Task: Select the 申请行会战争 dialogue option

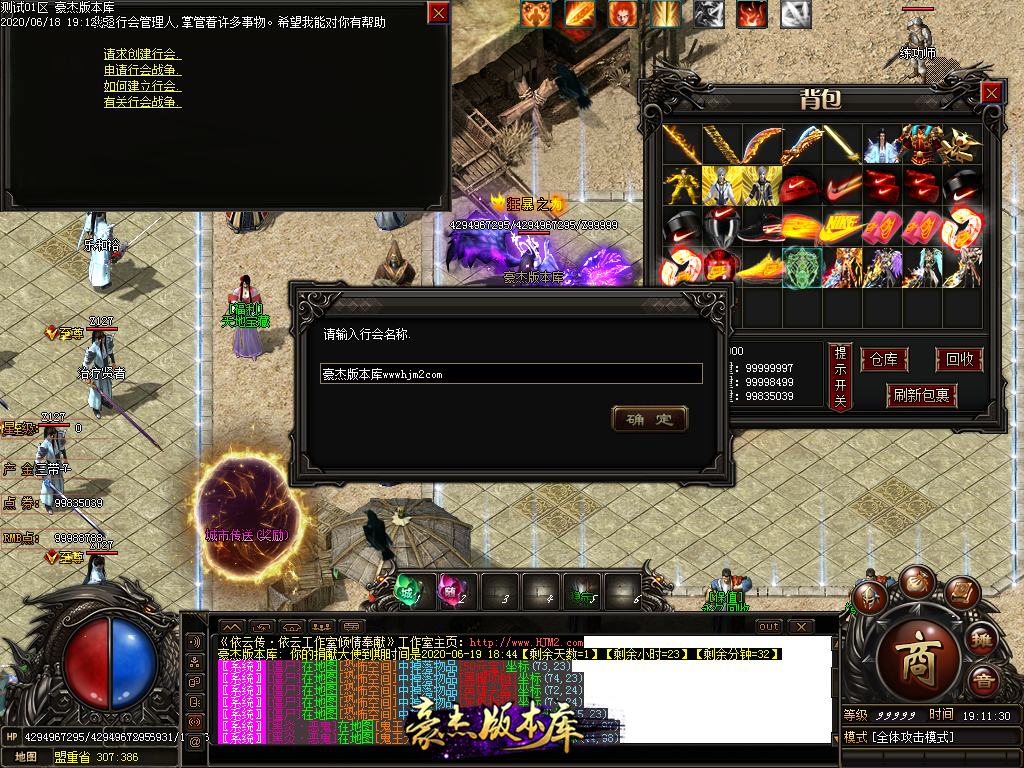Action: tap(142, 70)
